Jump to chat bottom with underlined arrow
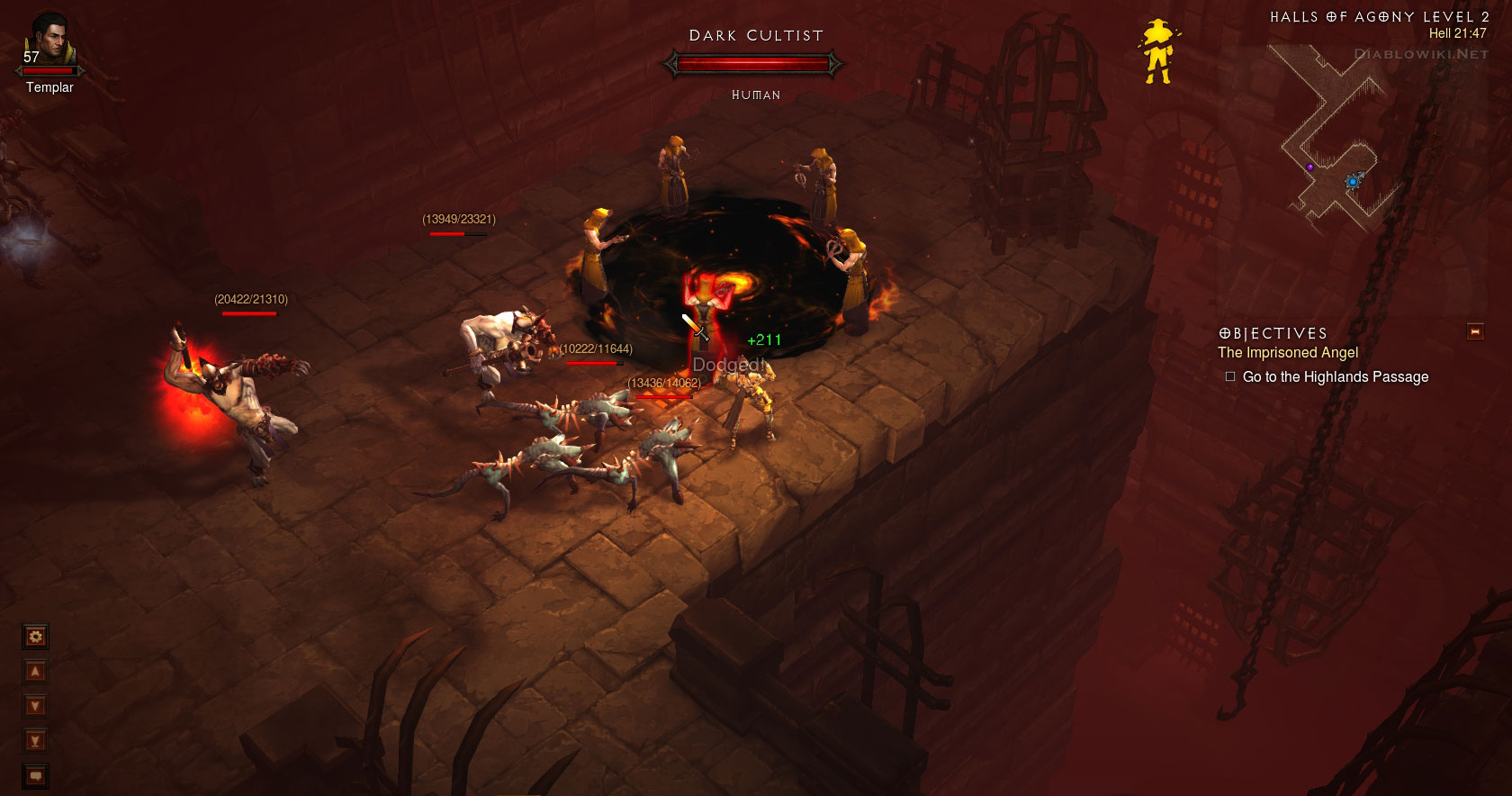The image size is (1512, 796). (x=35, y=741)
